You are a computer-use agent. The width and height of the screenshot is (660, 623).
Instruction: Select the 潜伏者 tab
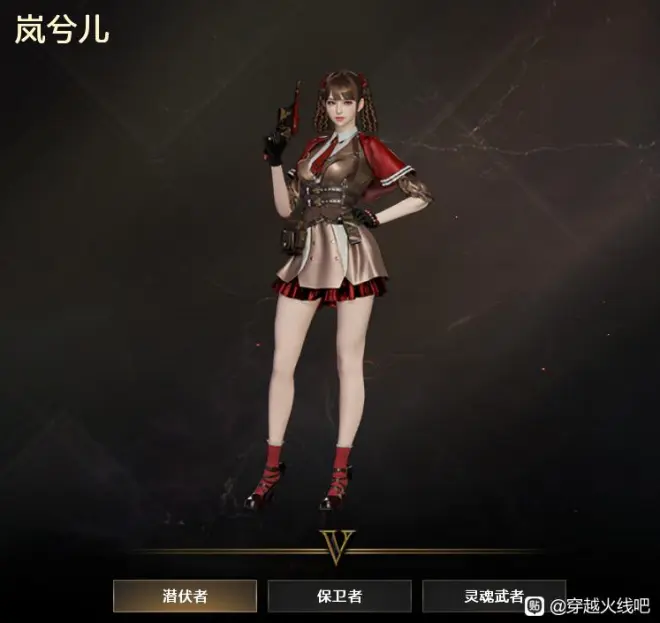click(185, 596)
